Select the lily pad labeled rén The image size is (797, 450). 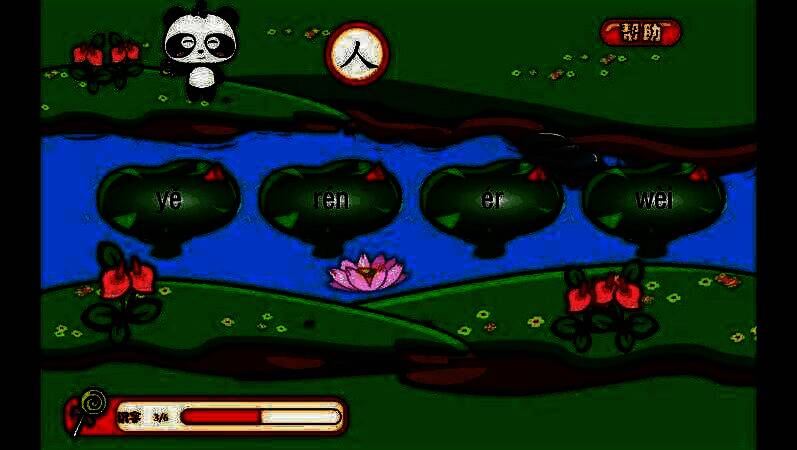(x=331, y=199)
